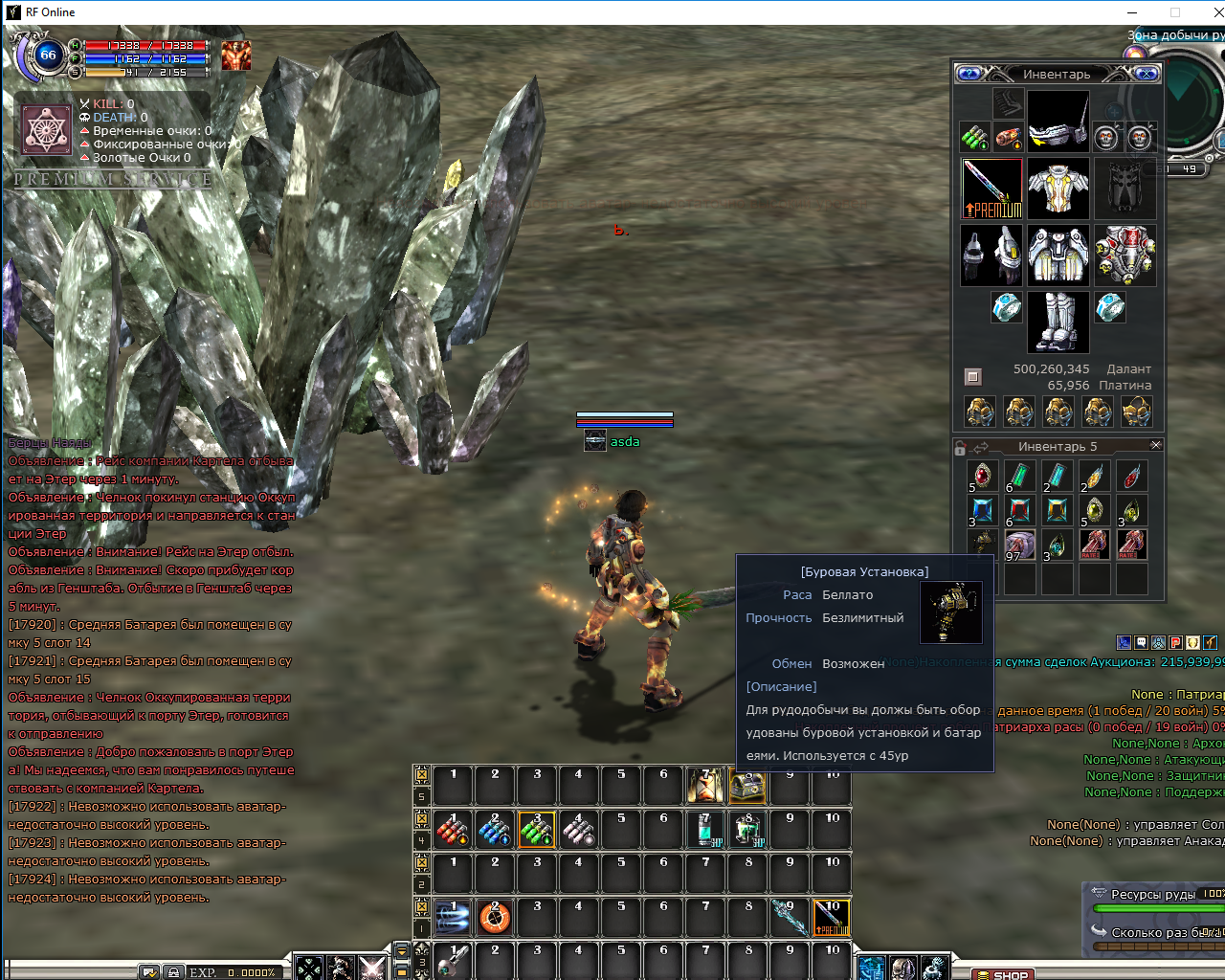
Task: Open the treasure chest hotbar item
Action: (x=747, y=786)
